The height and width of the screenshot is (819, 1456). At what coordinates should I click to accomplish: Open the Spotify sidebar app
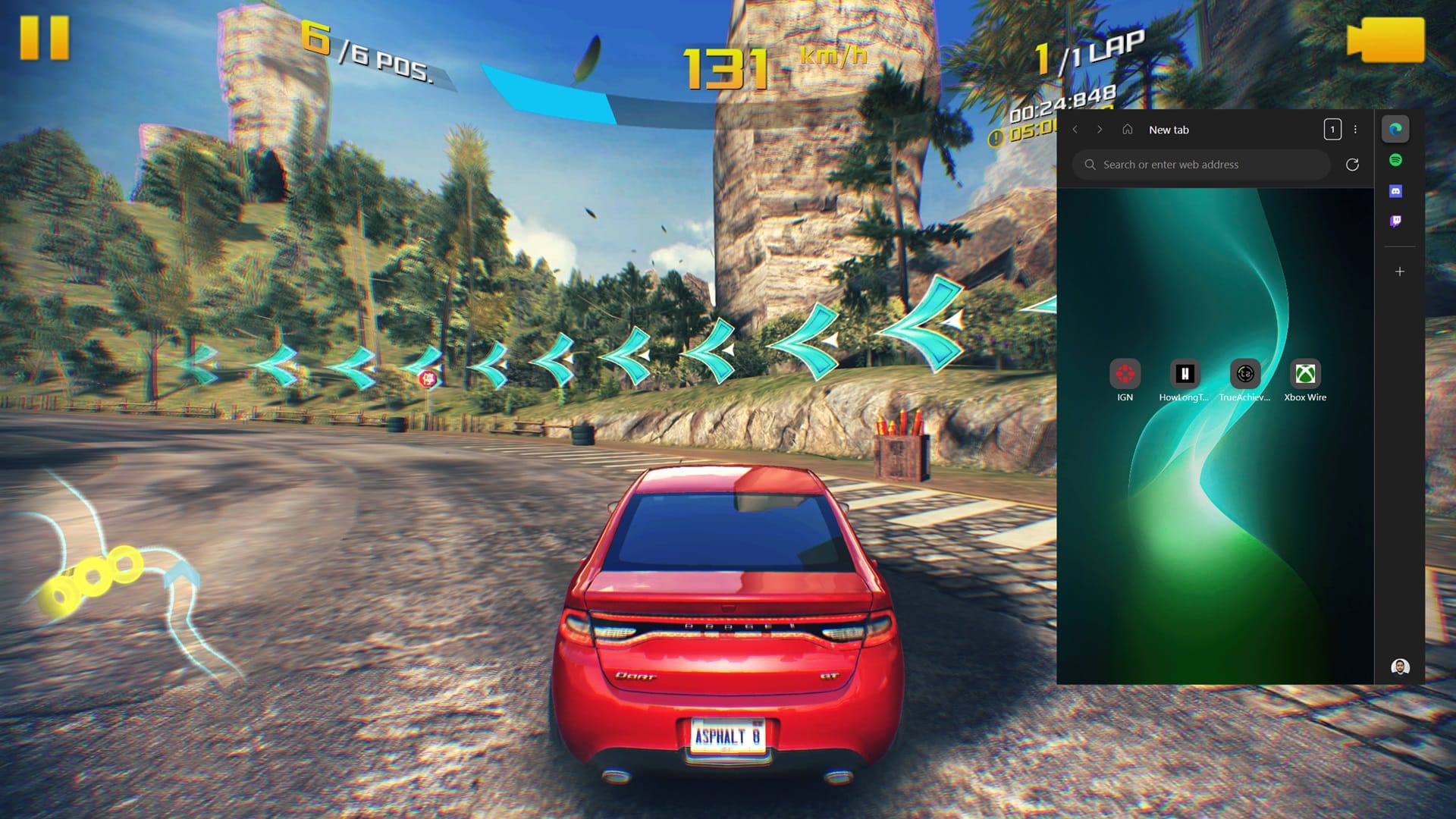click(x=1395, y=160)
